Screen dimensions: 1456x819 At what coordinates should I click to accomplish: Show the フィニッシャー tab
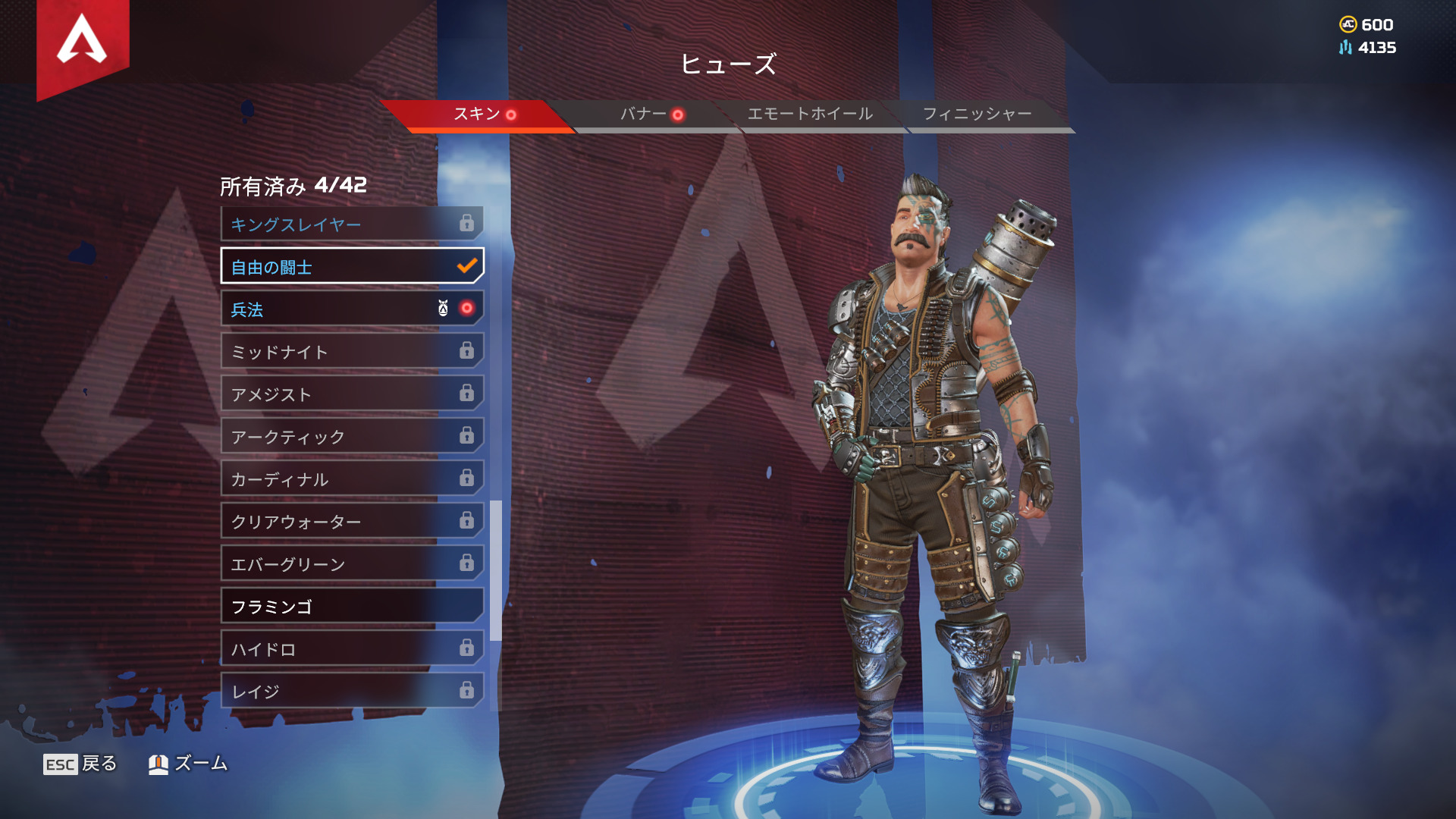click(977, 115)
